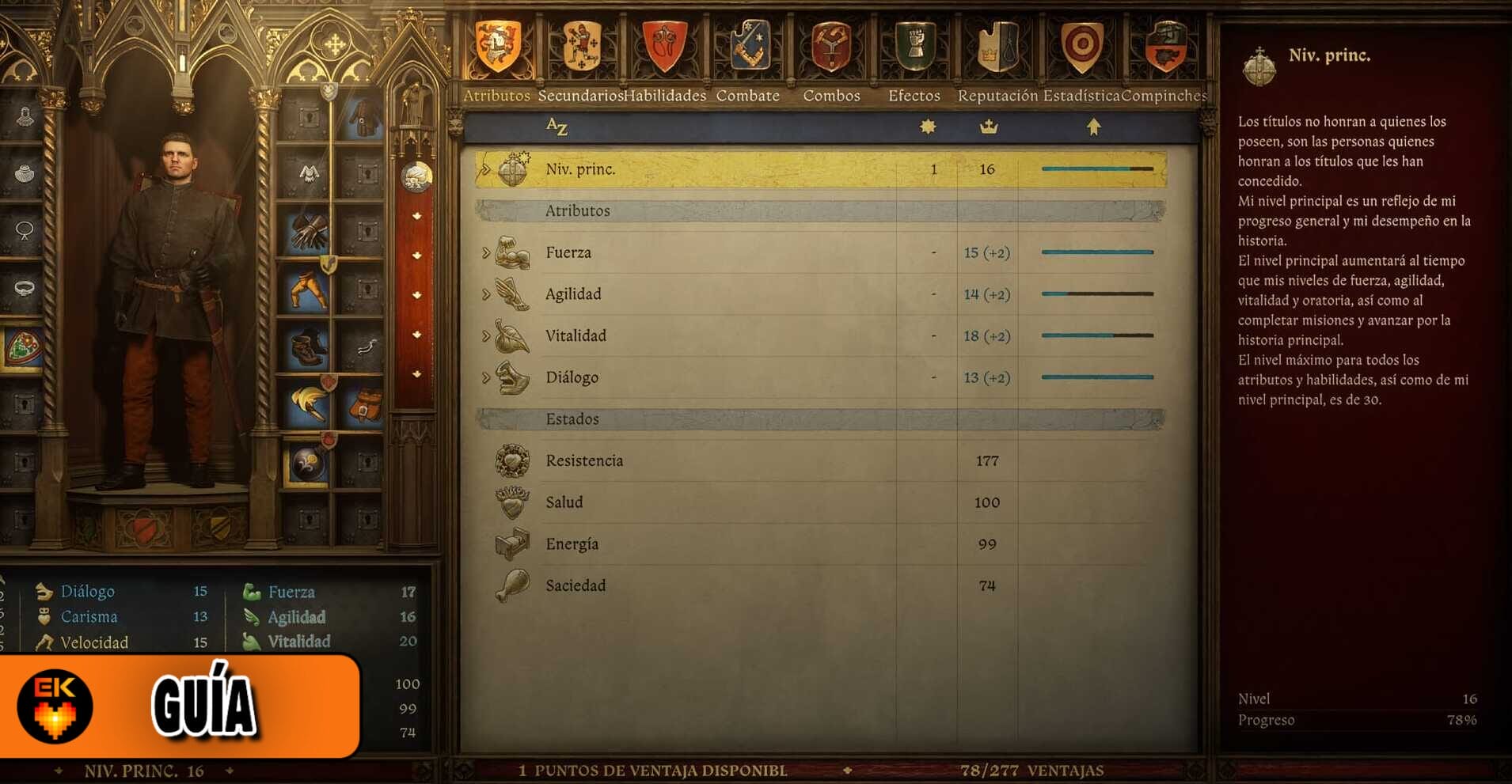Expand the Fuerza attribute row
Screen dimensions: 1512x784
coord(486,252)
